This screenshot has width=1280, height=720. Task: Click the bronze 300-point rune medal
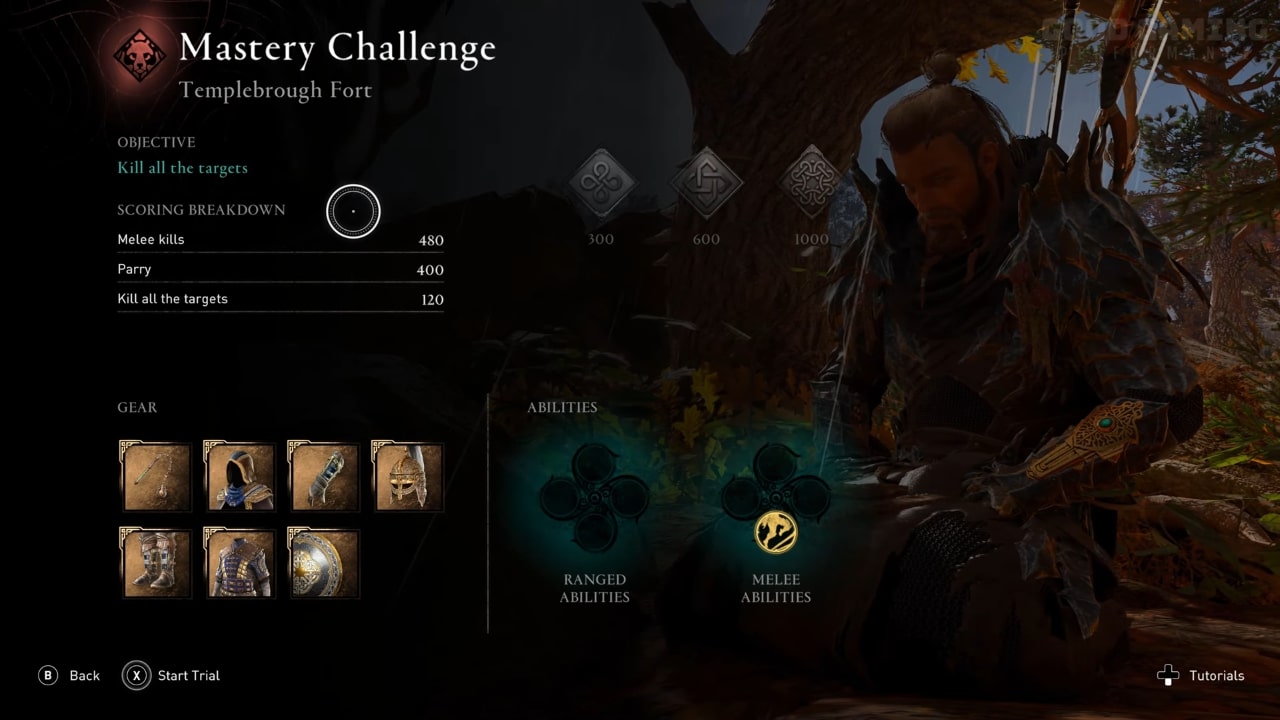pyautogui.click(x=601, y=185)
